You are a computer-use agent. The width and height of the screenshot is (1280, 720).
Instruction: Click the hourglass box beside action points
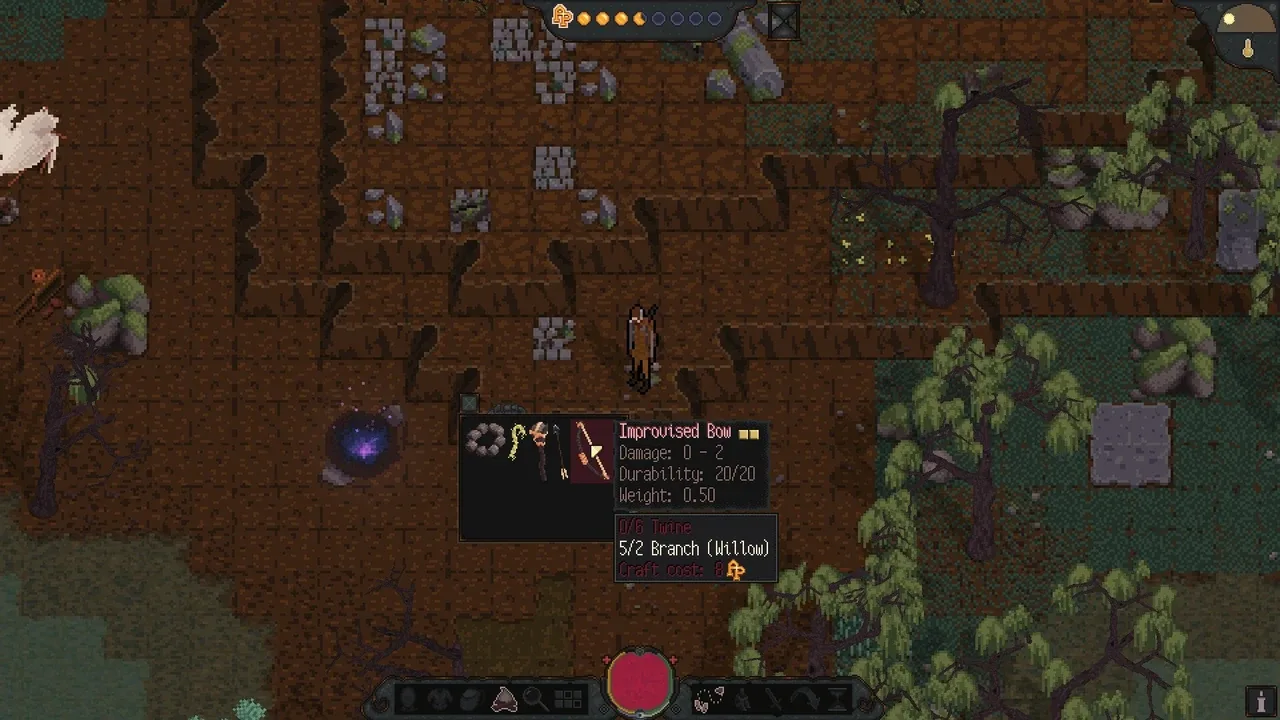pos(783,21)
